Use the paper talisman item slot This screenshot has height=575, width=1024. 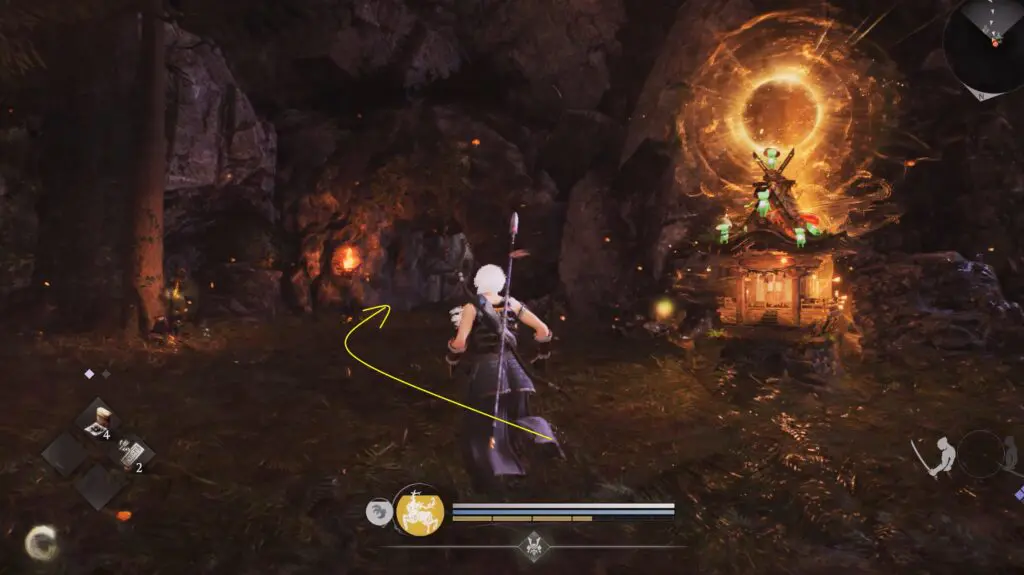point(130,453)
